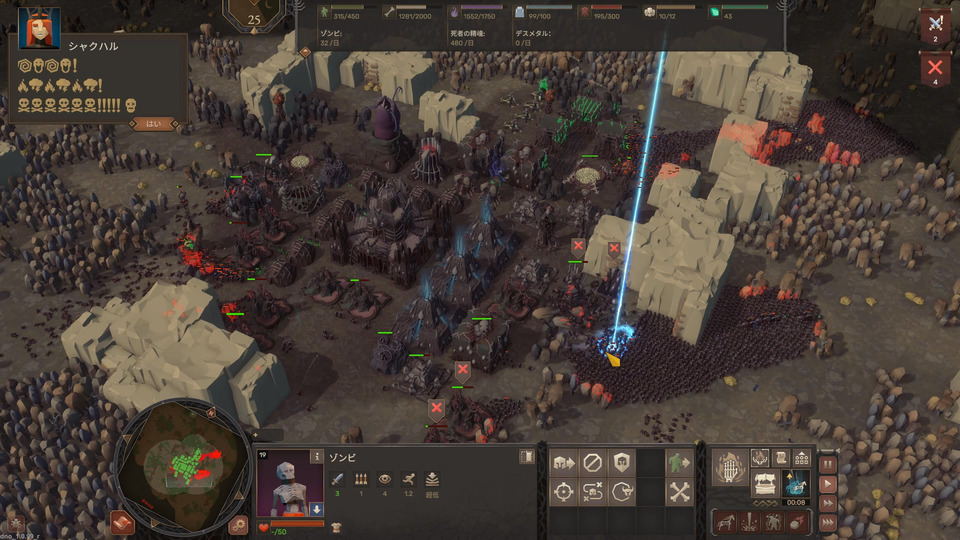This screenshot has width=960, height=540.
Task: Open the gear settings button by minimap
Action: pos(238,523)
